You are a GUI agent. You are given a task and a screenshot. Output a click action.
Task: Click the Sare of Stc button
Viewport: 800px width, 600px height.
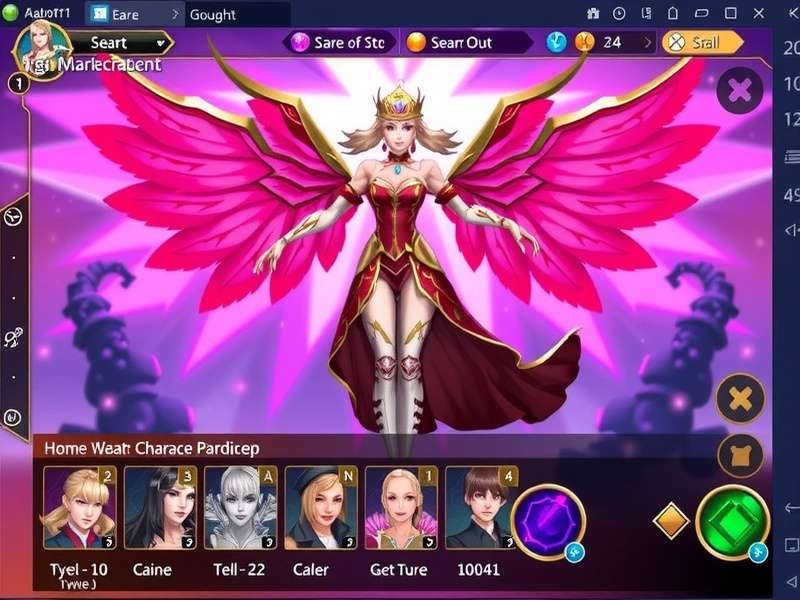[338, 43]
